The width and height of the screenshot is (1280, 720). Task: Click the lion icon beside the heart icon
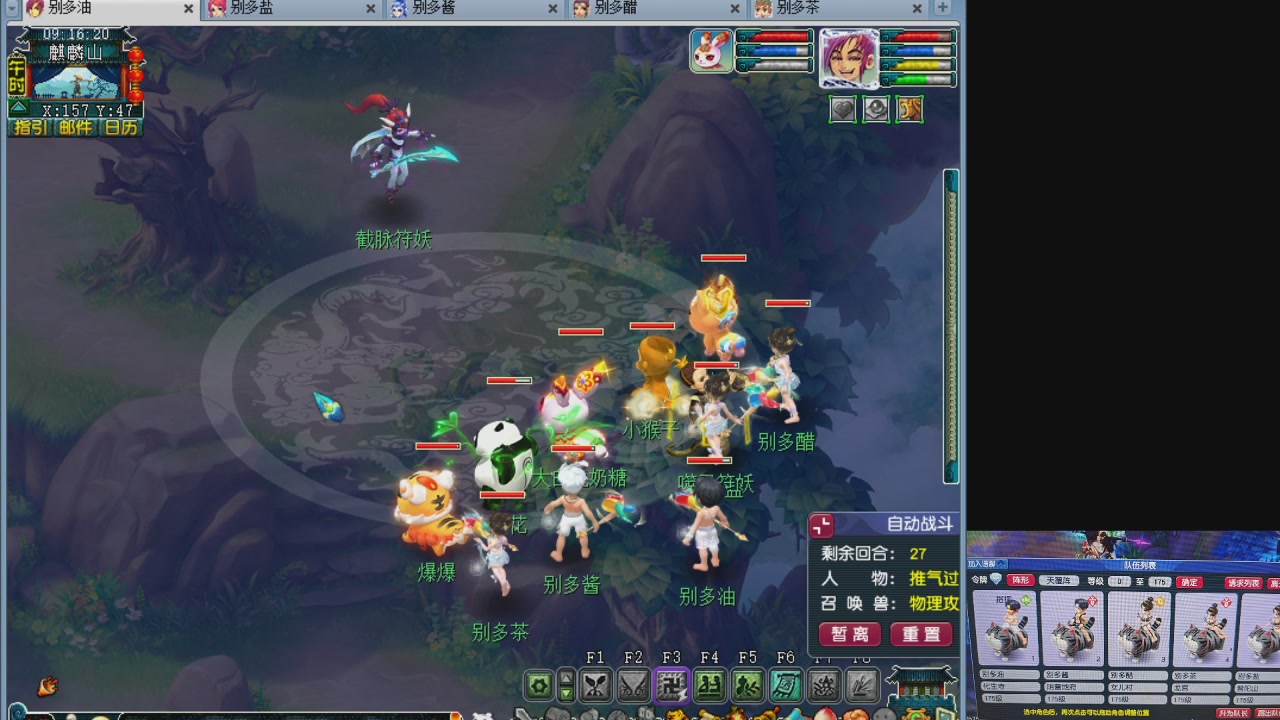click(910, 109)
